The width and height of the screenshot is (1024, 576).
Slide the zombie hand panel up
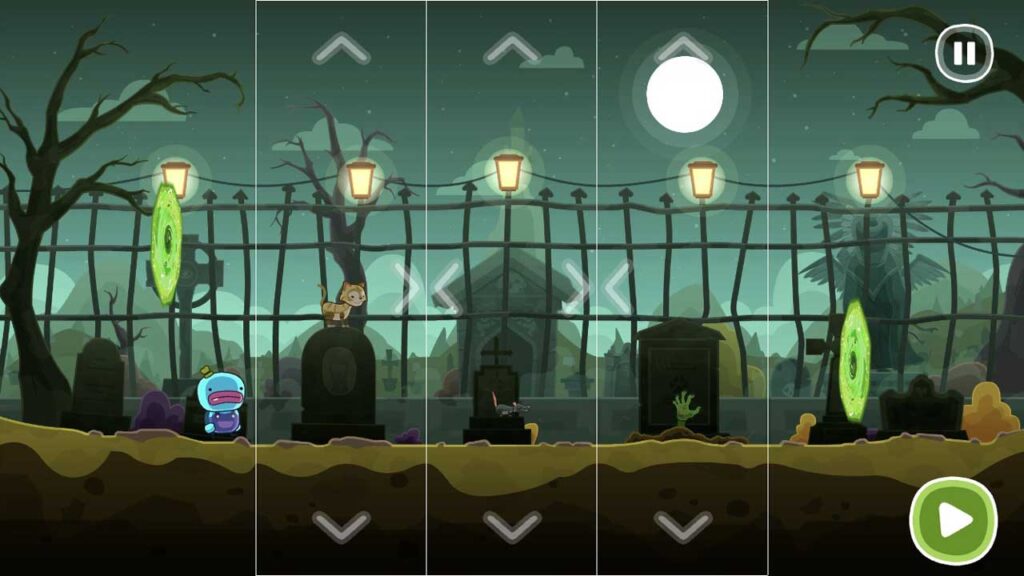[x=683, y=47]
